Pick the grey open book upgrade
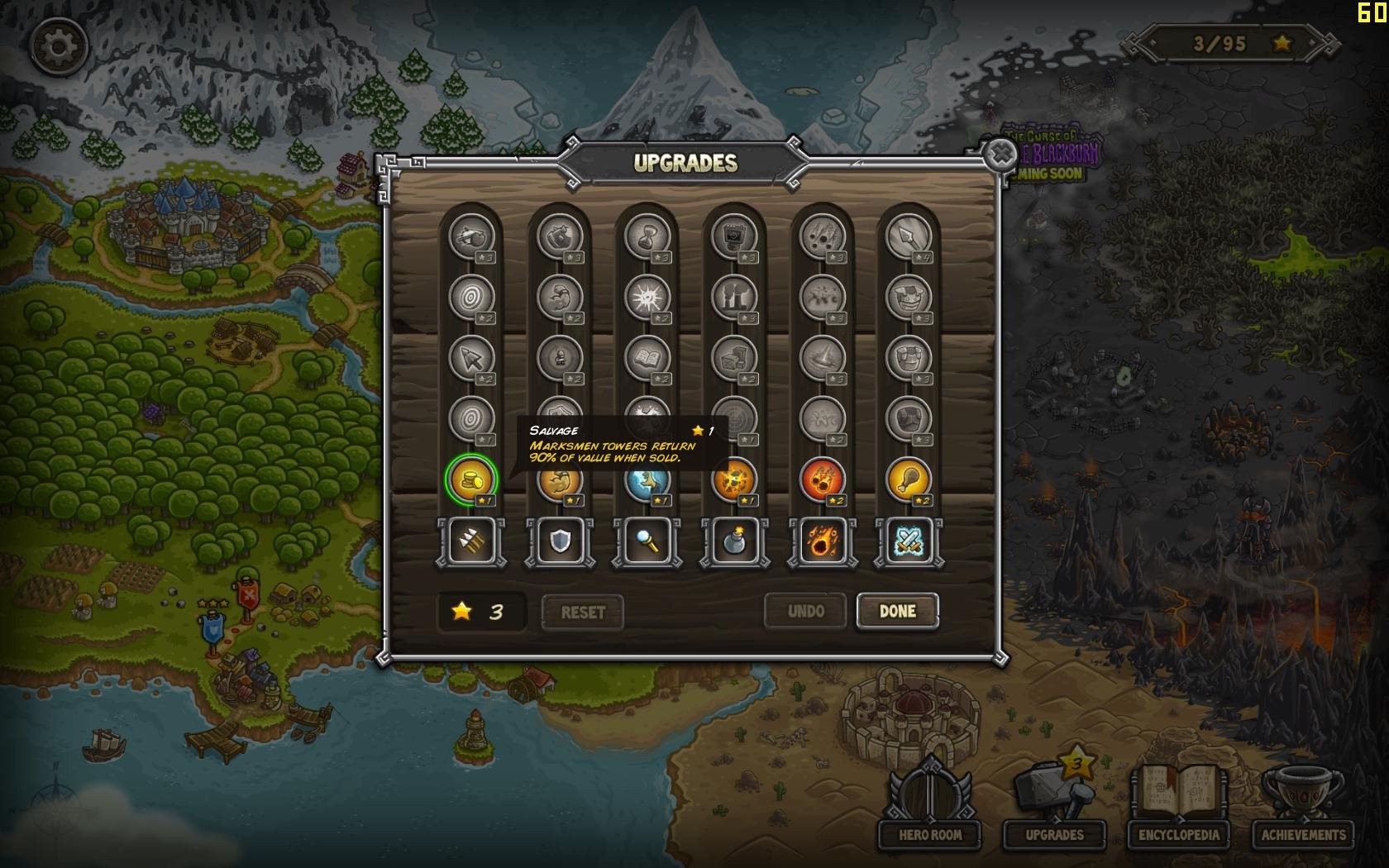The height and width of the screenshot is (868, 1389). pos(647,357)
